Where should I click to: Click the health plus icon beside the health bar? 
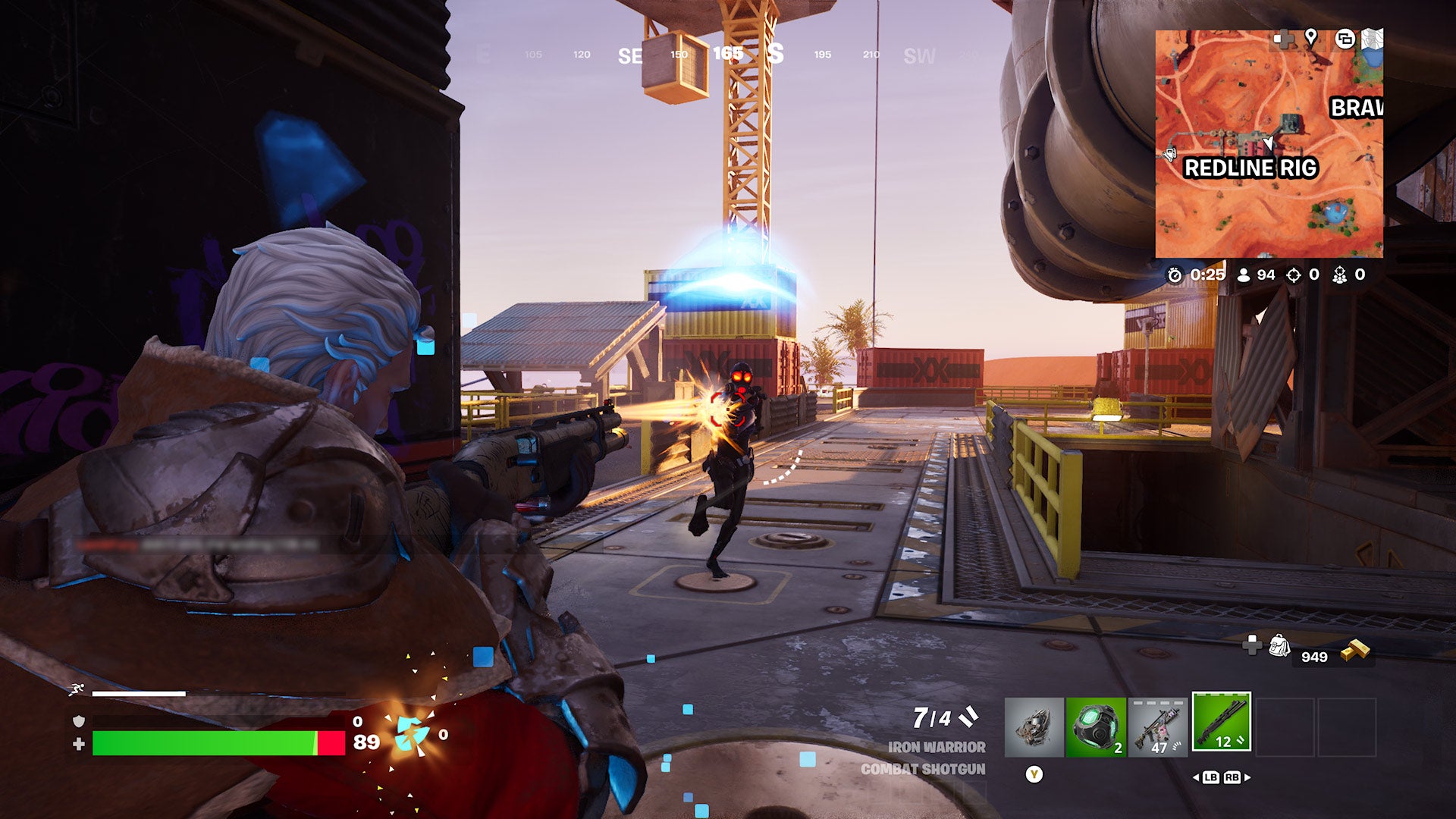[79, 742]
